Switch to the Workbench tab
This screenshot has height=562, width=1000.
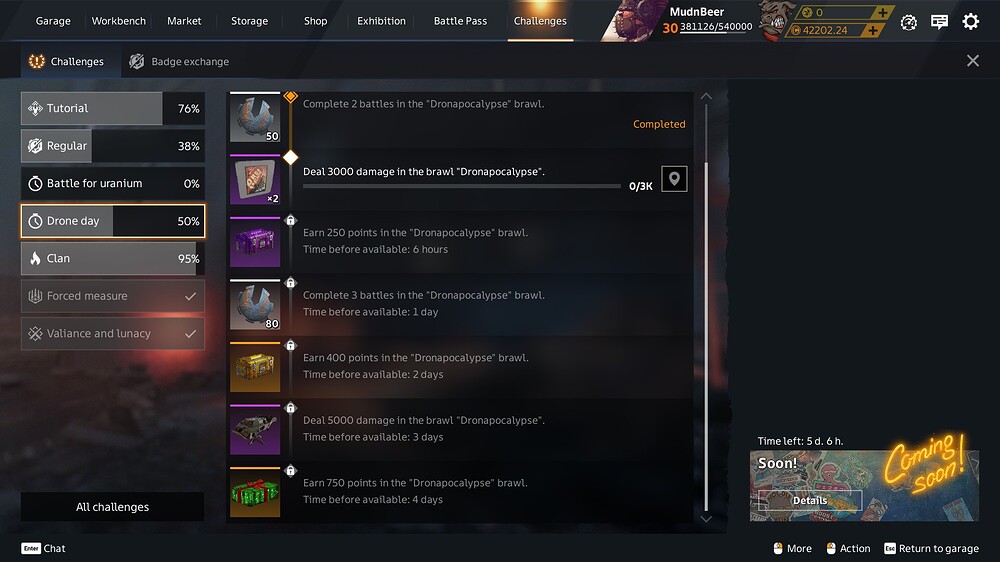[x=118, y=21]
